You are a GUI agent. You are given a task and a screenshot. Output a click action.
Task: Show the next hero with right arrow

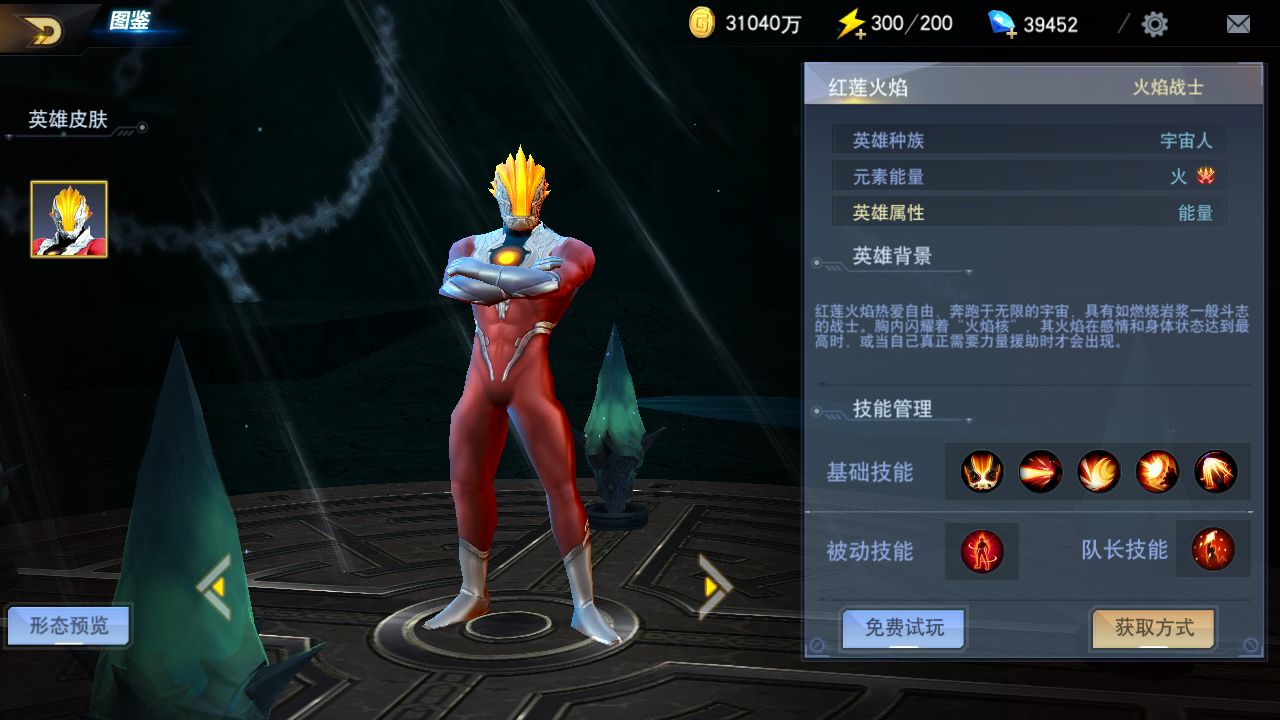click(x=714, y=587)
